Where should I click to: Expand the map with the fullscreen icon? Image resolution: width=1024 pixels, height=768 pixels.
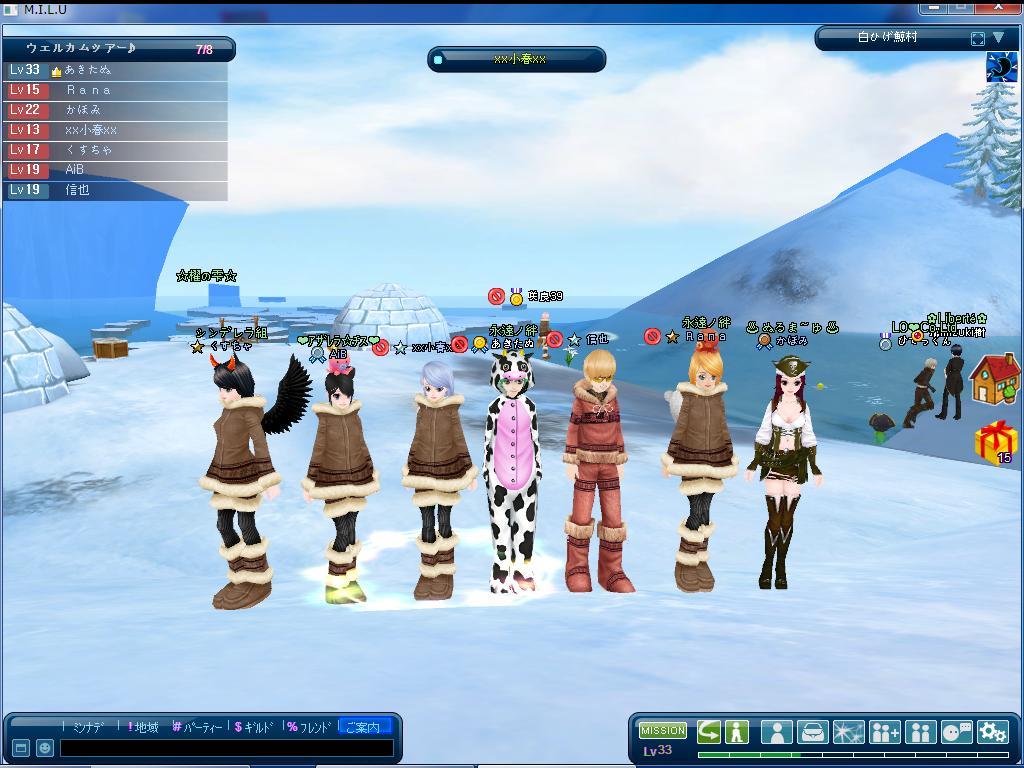pyautogui.click(x=978, y=39)
